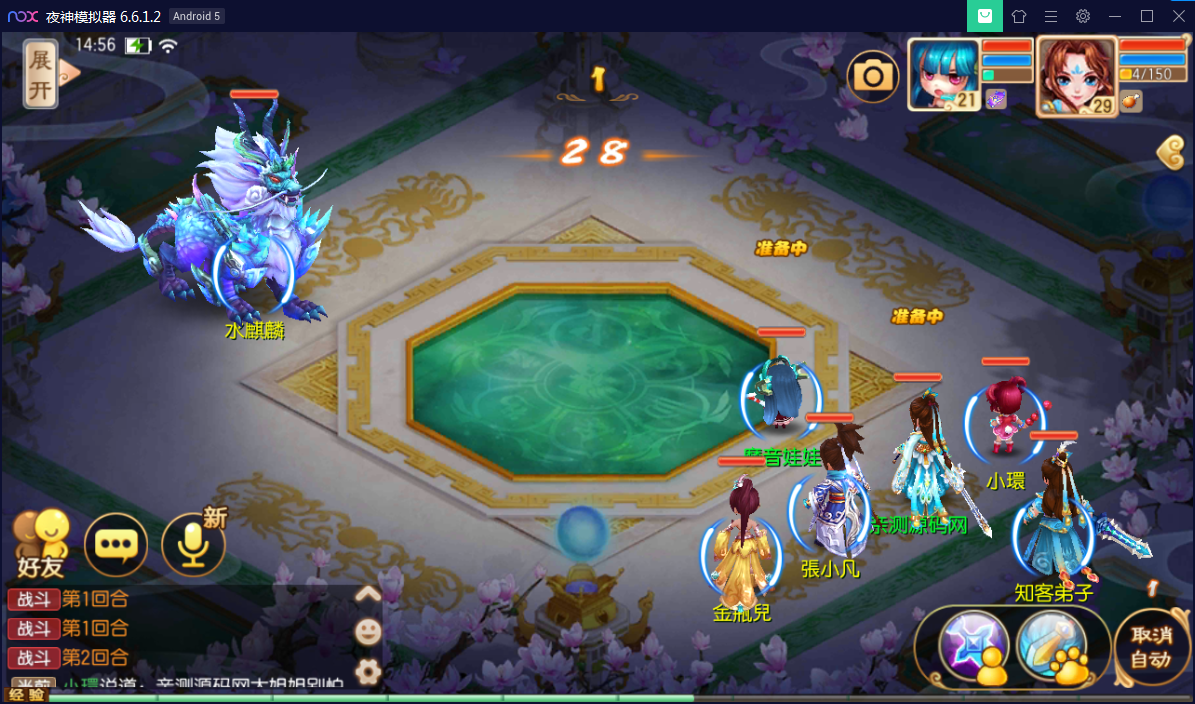The image size is (1195, 704).
Task: Expand the chat log with the up arrow
Action: click(368, 594)
